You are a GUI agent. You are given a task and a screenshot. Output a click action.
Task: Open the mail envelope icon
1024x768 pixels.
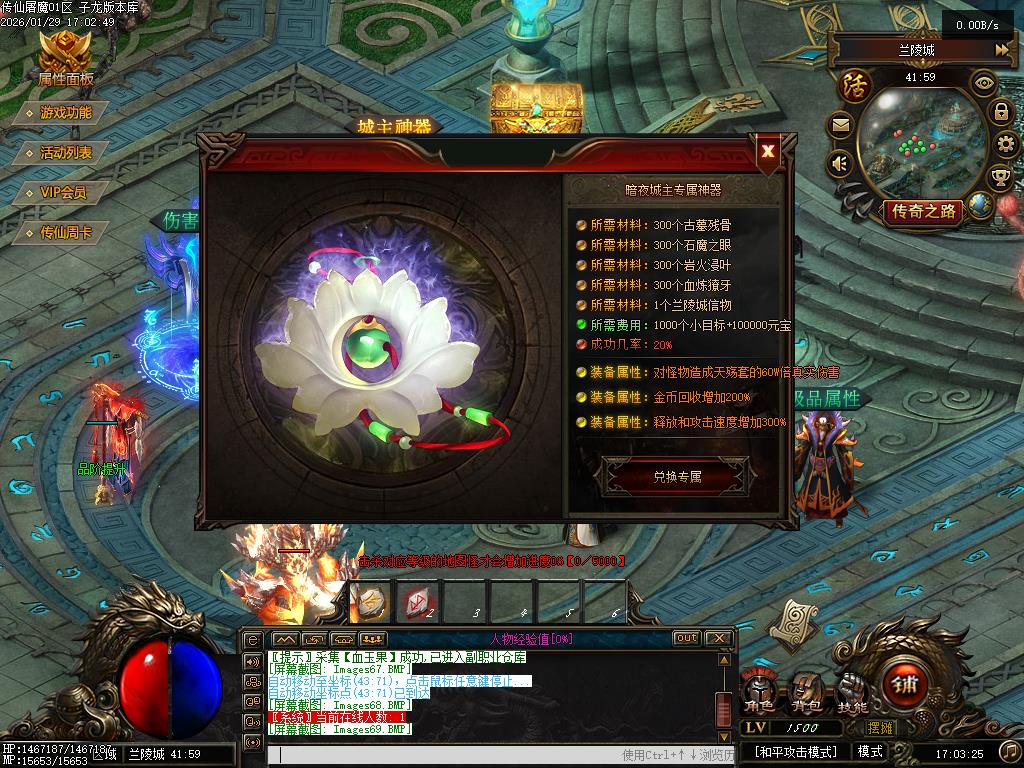click(840, 126)
